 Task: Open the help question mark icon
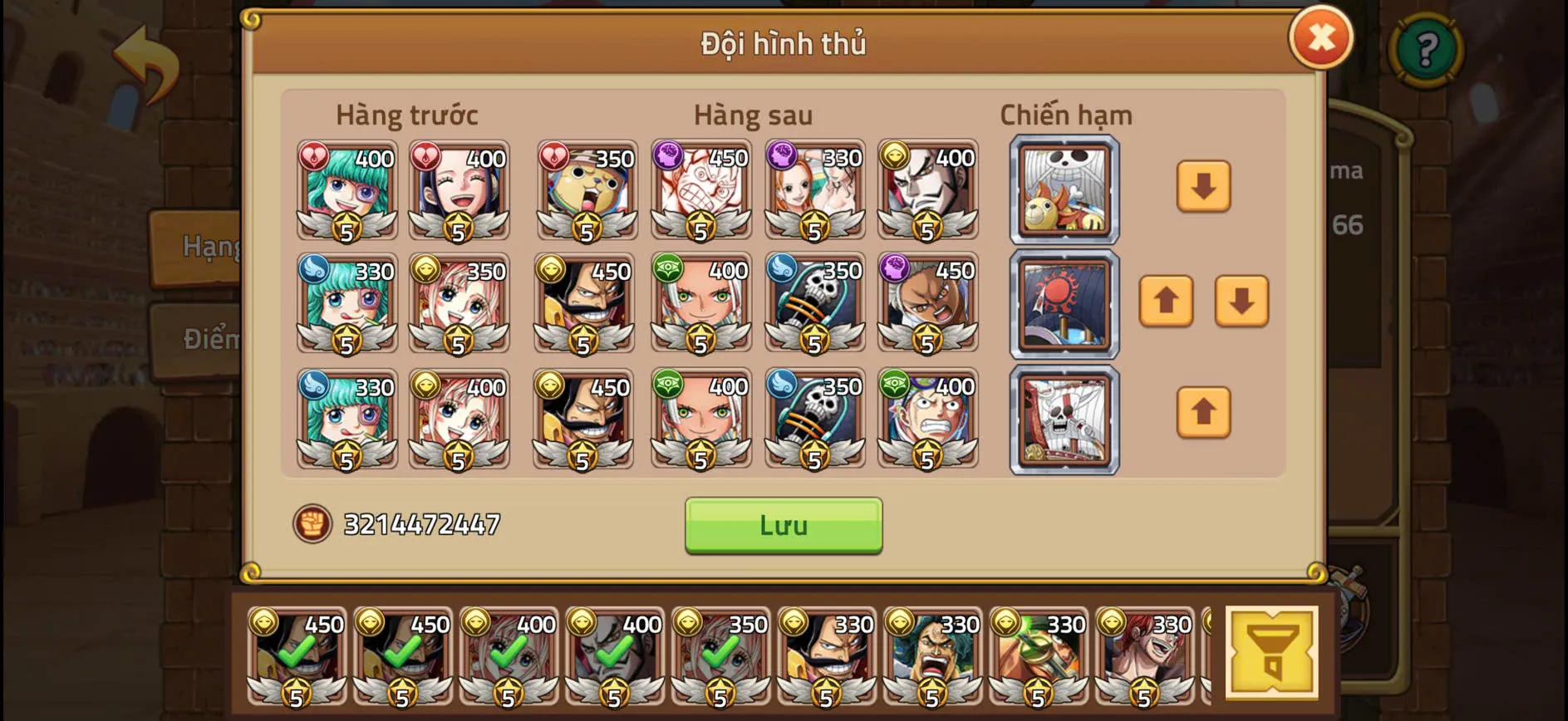[1426, 51]
